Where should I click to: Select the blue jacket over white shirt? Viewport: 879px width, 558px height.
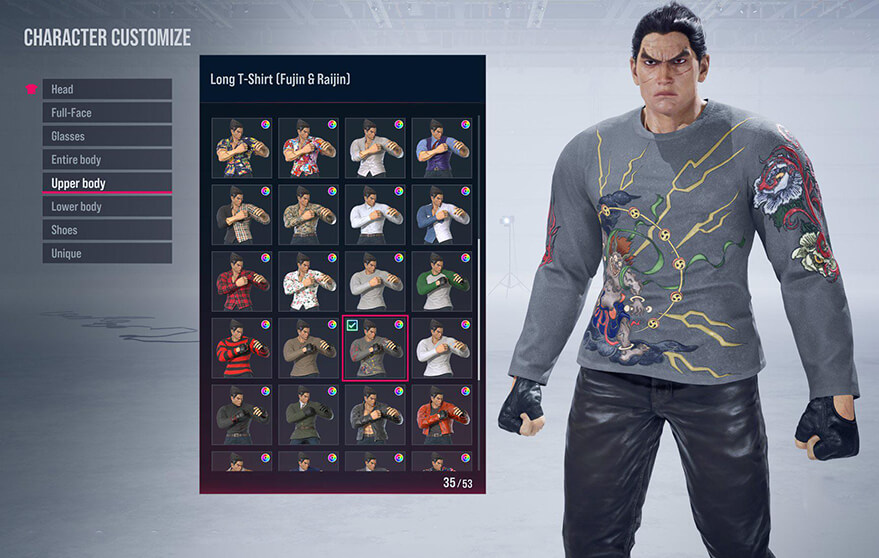[x=441, y=214]
